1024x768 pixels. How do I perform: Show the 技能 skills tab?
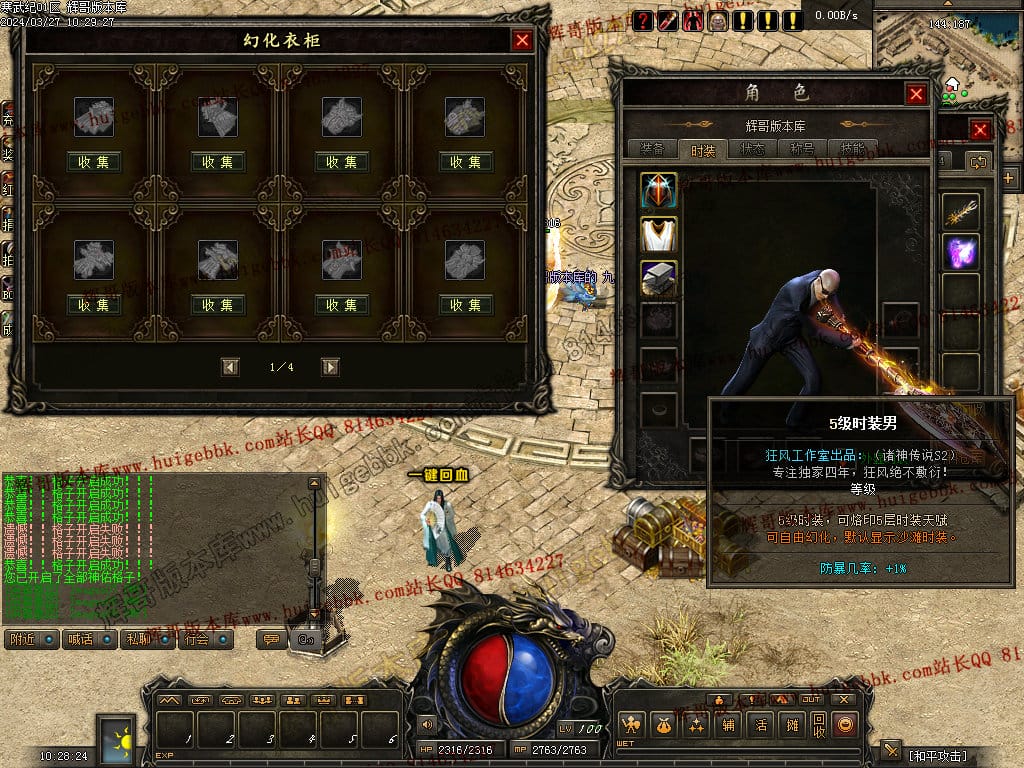click(x=853, y=149)
